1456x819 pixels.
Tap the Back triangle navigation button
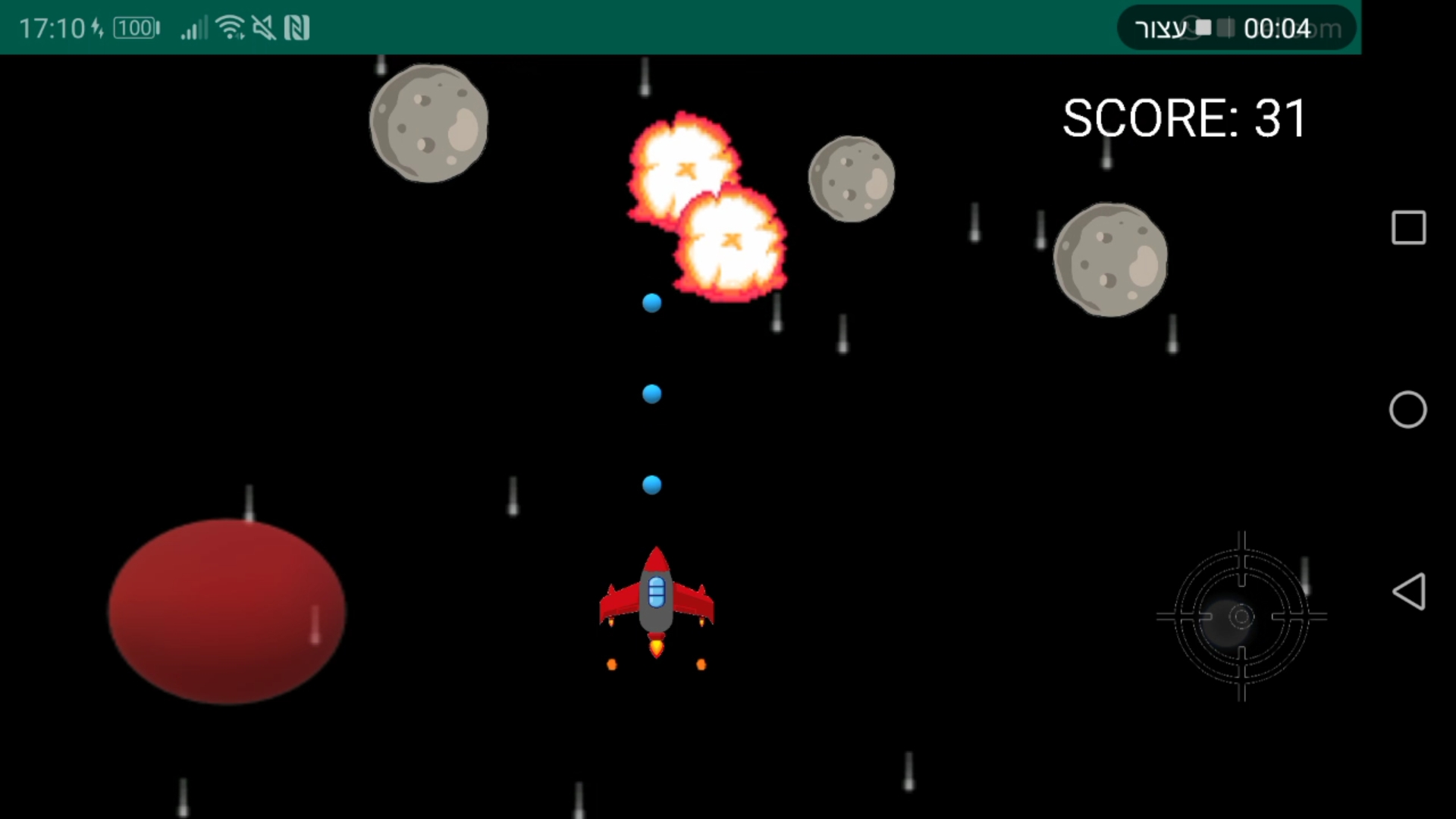tap(1409, 591)
